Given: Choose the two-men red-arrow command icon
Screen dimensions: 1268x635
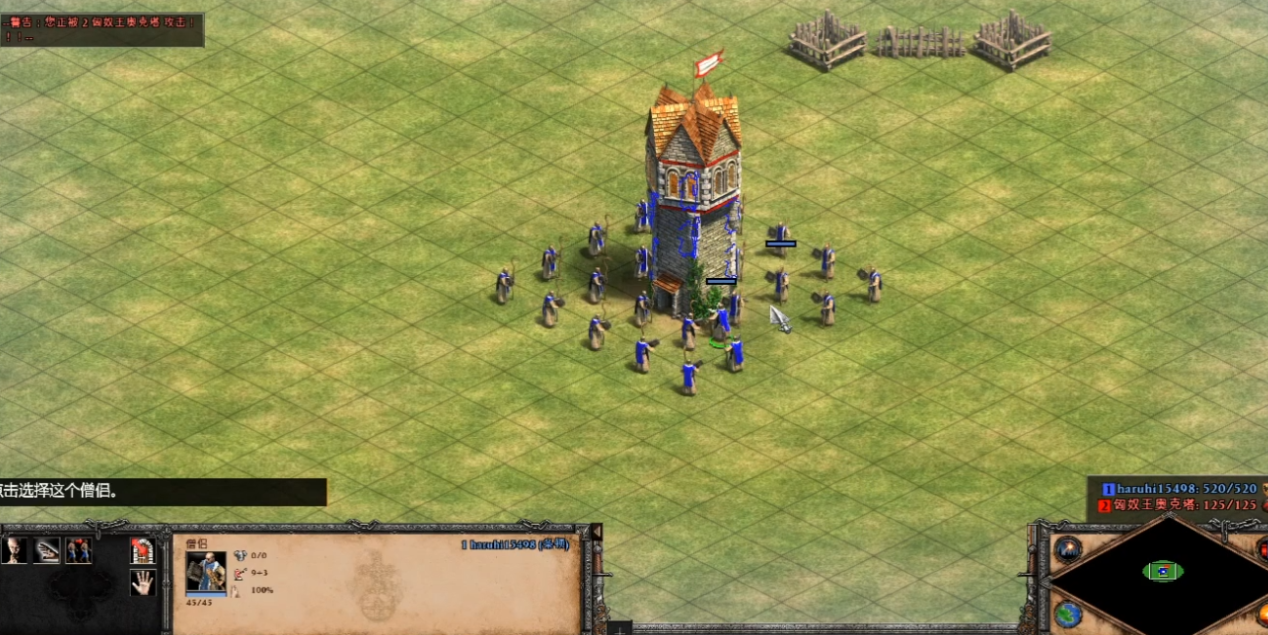Looking at the screenshot, I should [78, 550].
